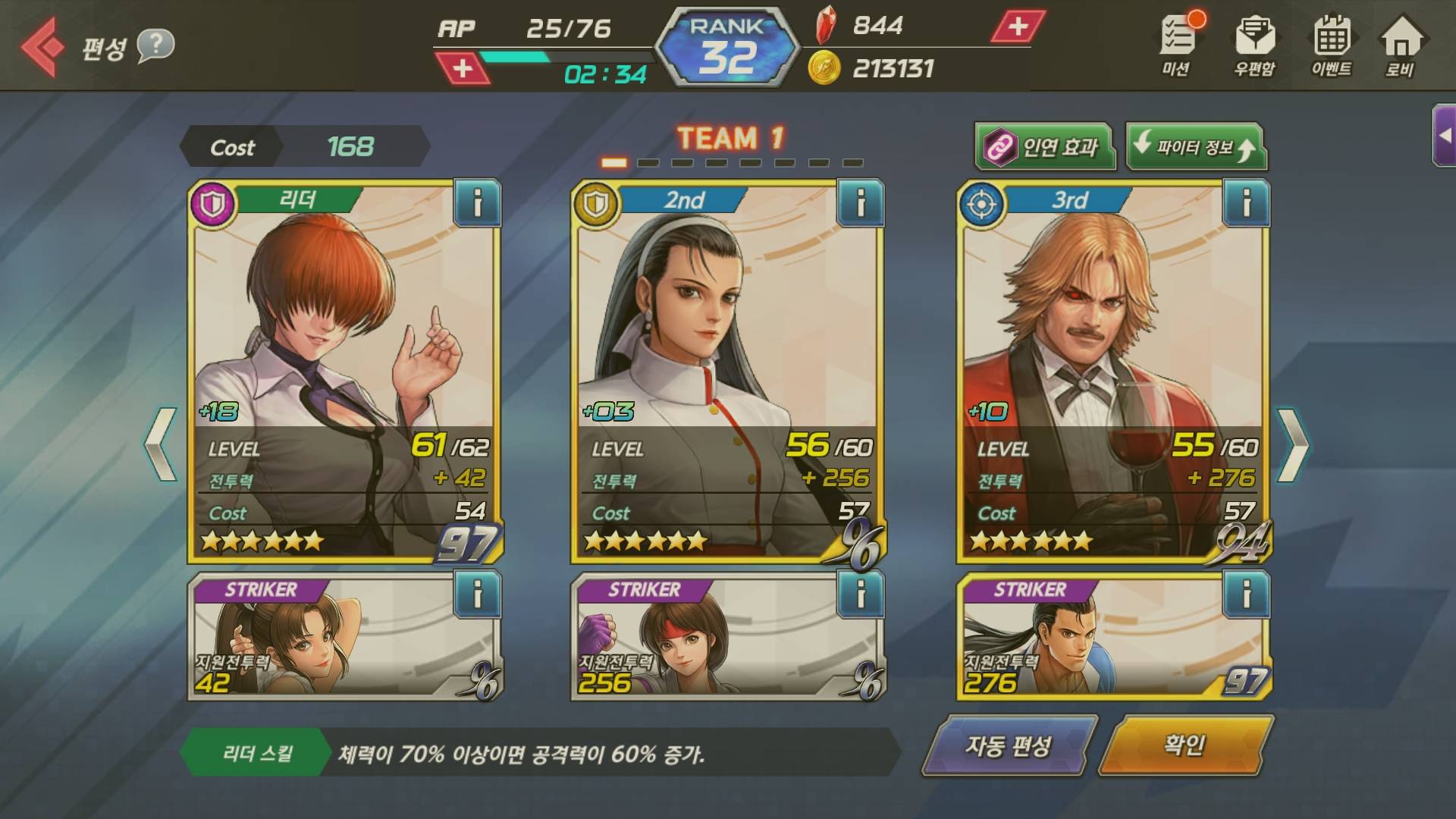Show the 인연 효과 bond effects
The height and width of the screenshot is (819, 1456).
(1045, 146)
